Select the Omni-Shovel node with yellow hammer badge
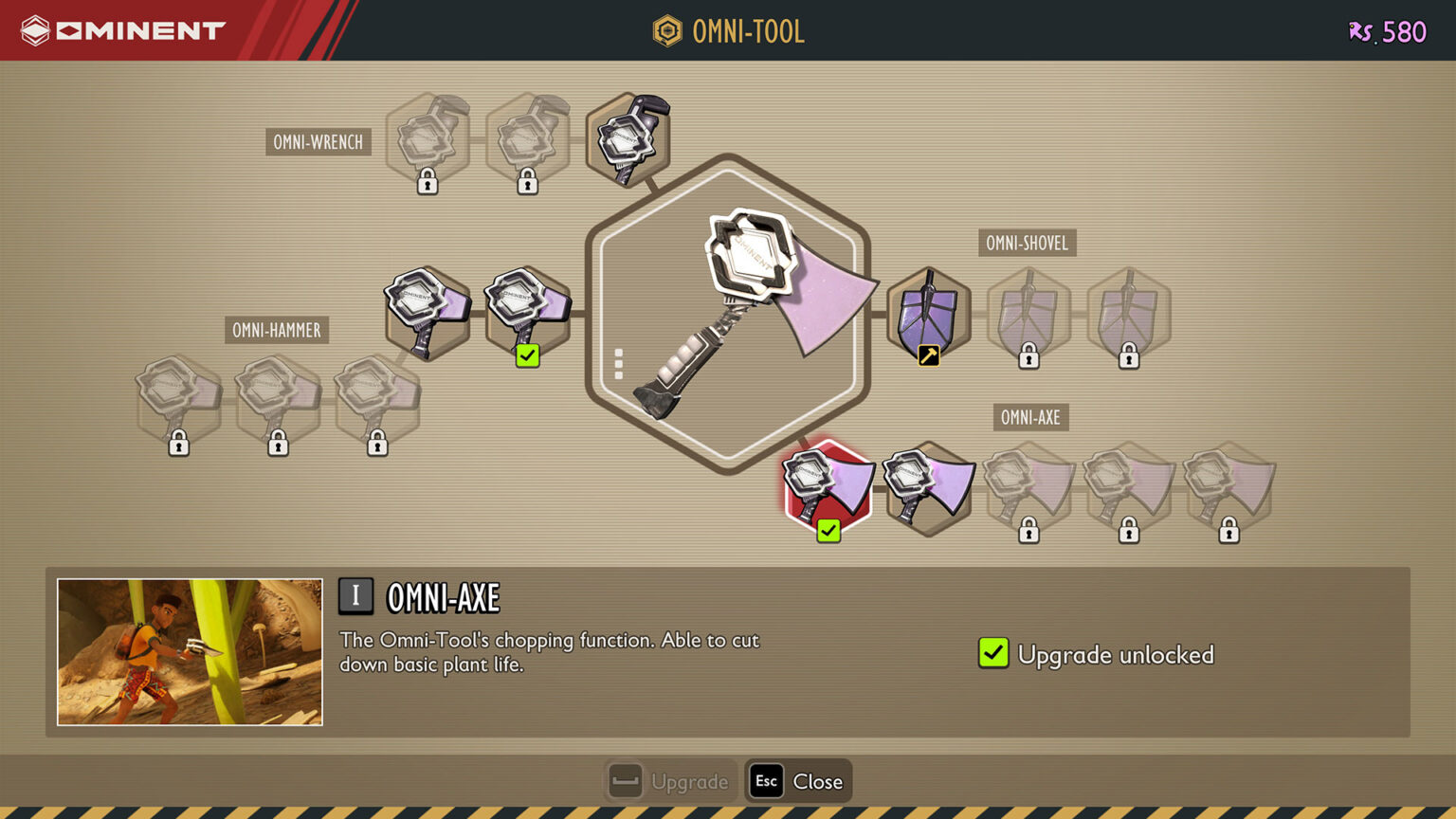 coord(929,314)
